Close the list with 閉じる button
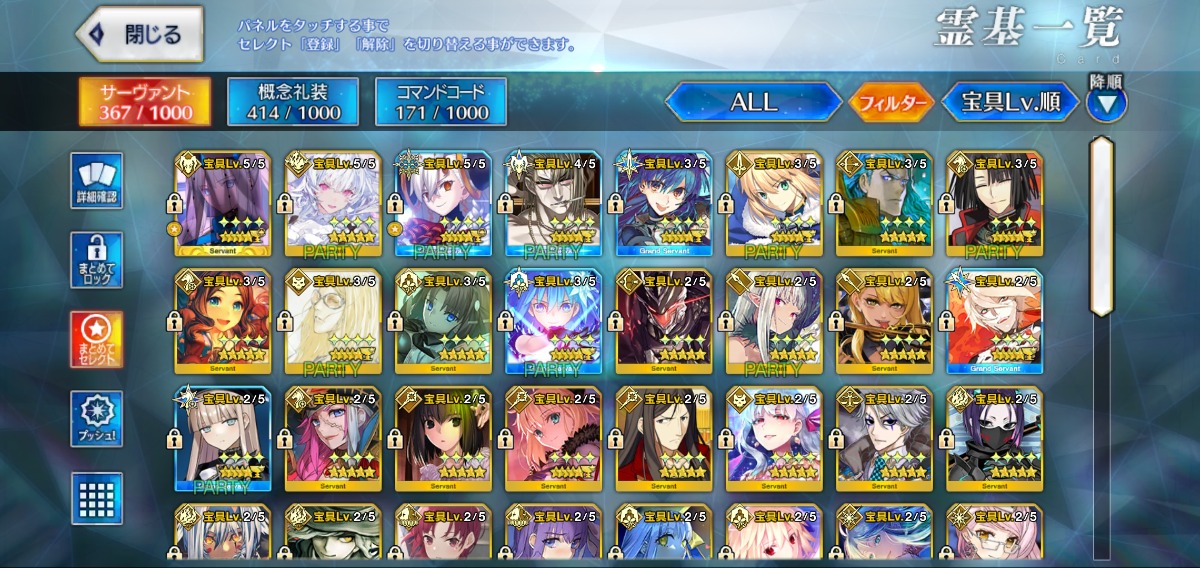Screen dimensions: 1200x568 point(139,35)
